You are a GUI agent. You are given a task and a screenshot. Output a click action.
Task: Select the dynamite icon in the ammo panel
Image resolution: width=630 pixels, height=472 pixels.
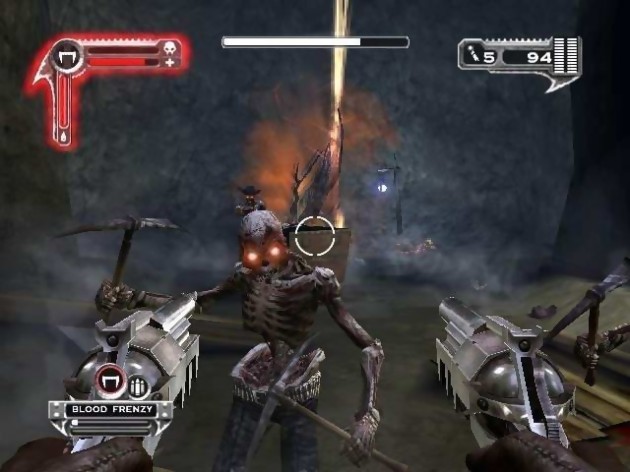point(475,56)
